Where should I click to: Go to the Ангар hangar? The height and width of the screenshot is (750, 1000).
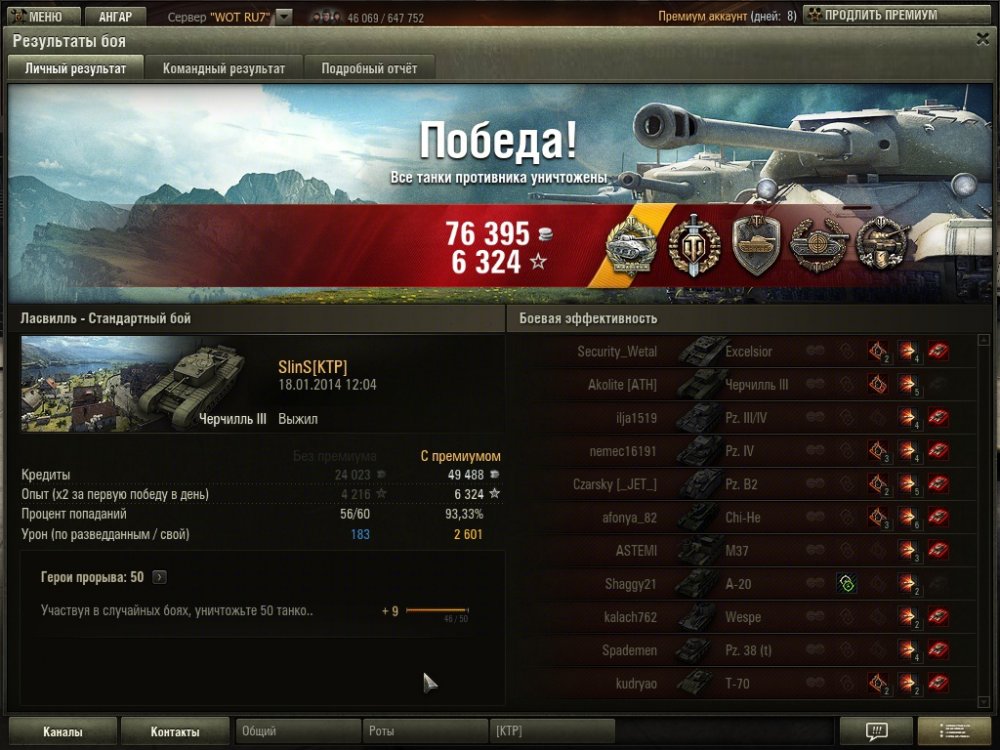(115, 17)
